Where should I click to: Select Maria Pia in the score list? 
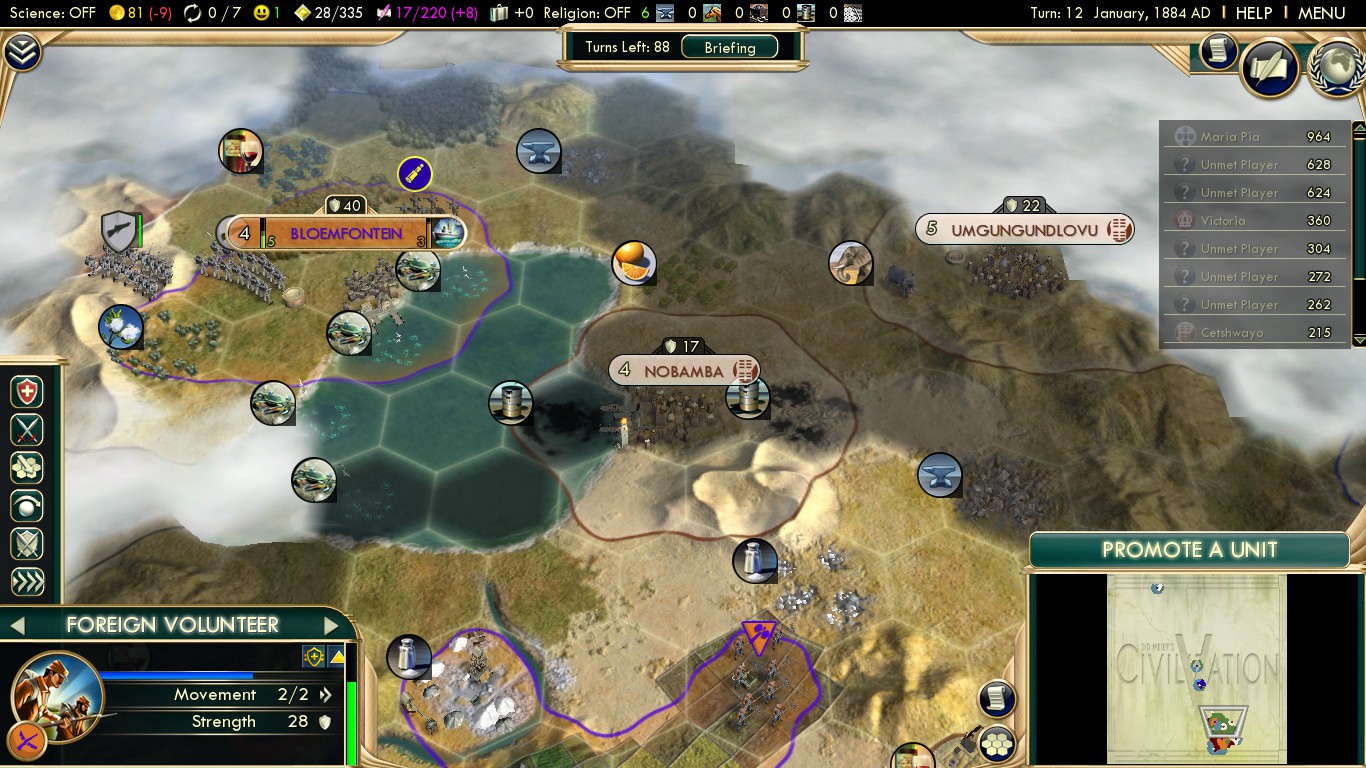1230,137
